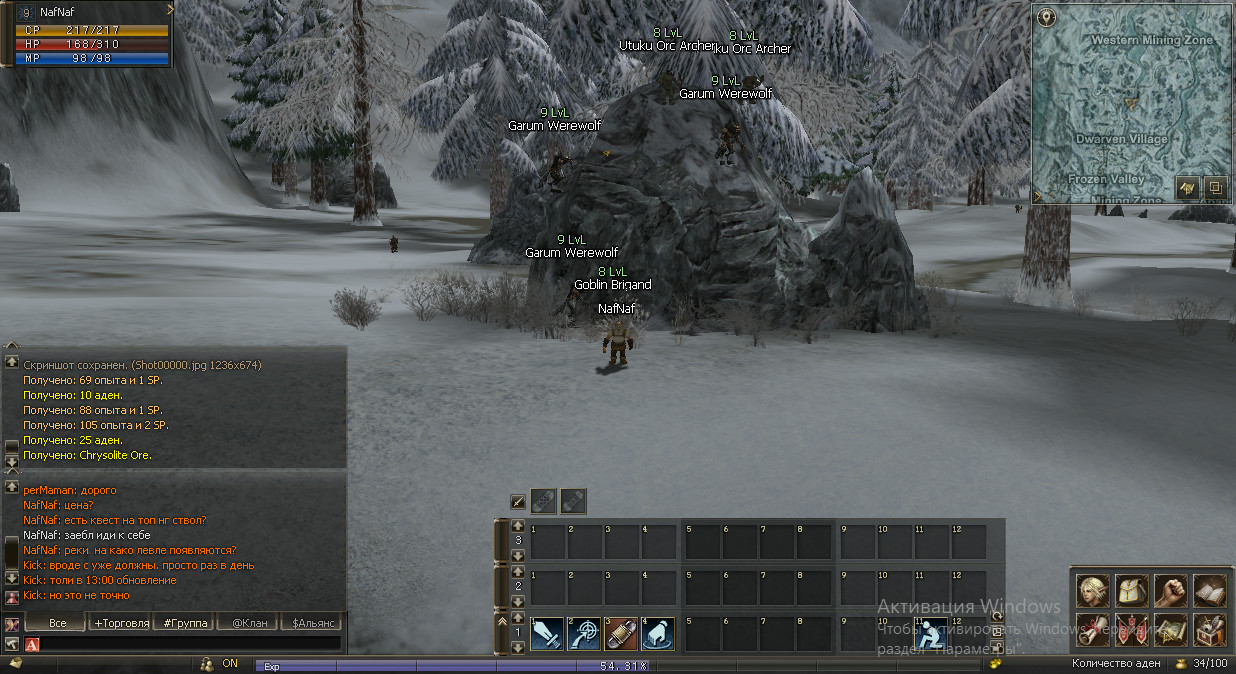
Task: Click the minimap showing Dwarven Village
Action: [x=1131, y=100]
